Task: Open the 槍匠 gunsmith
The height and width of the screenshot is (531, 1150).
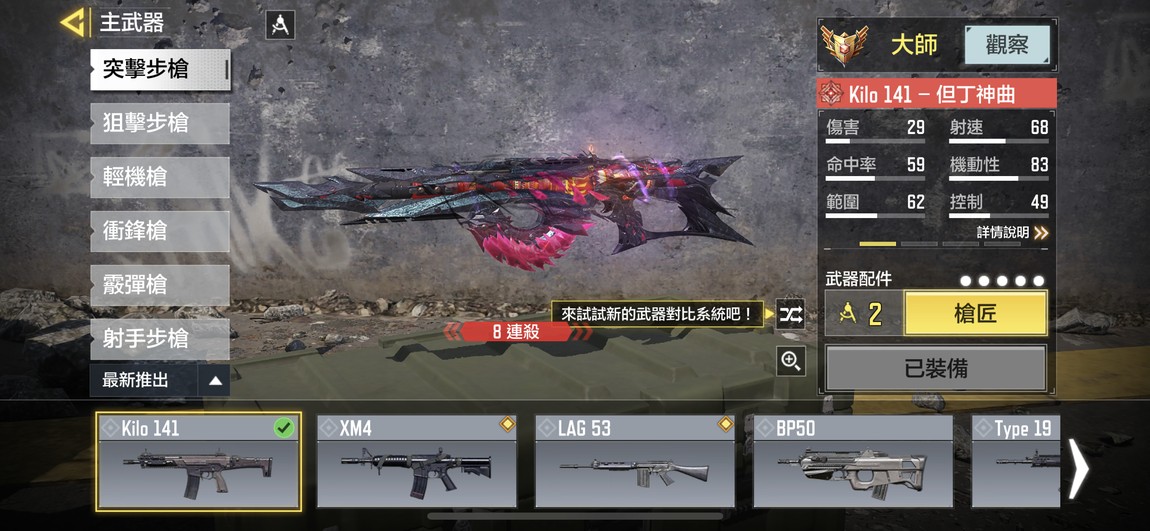Action: tap(975, 314)
